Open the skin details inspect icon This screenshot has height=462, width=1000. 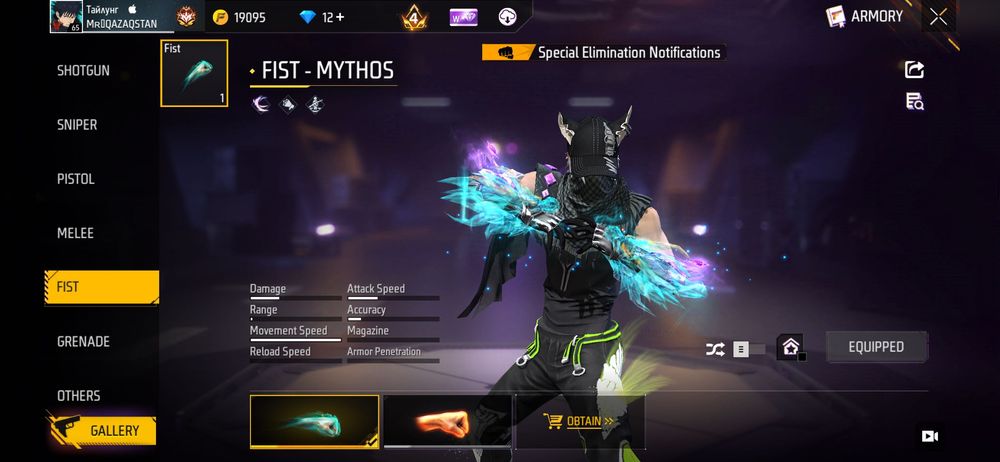[914, 100]
